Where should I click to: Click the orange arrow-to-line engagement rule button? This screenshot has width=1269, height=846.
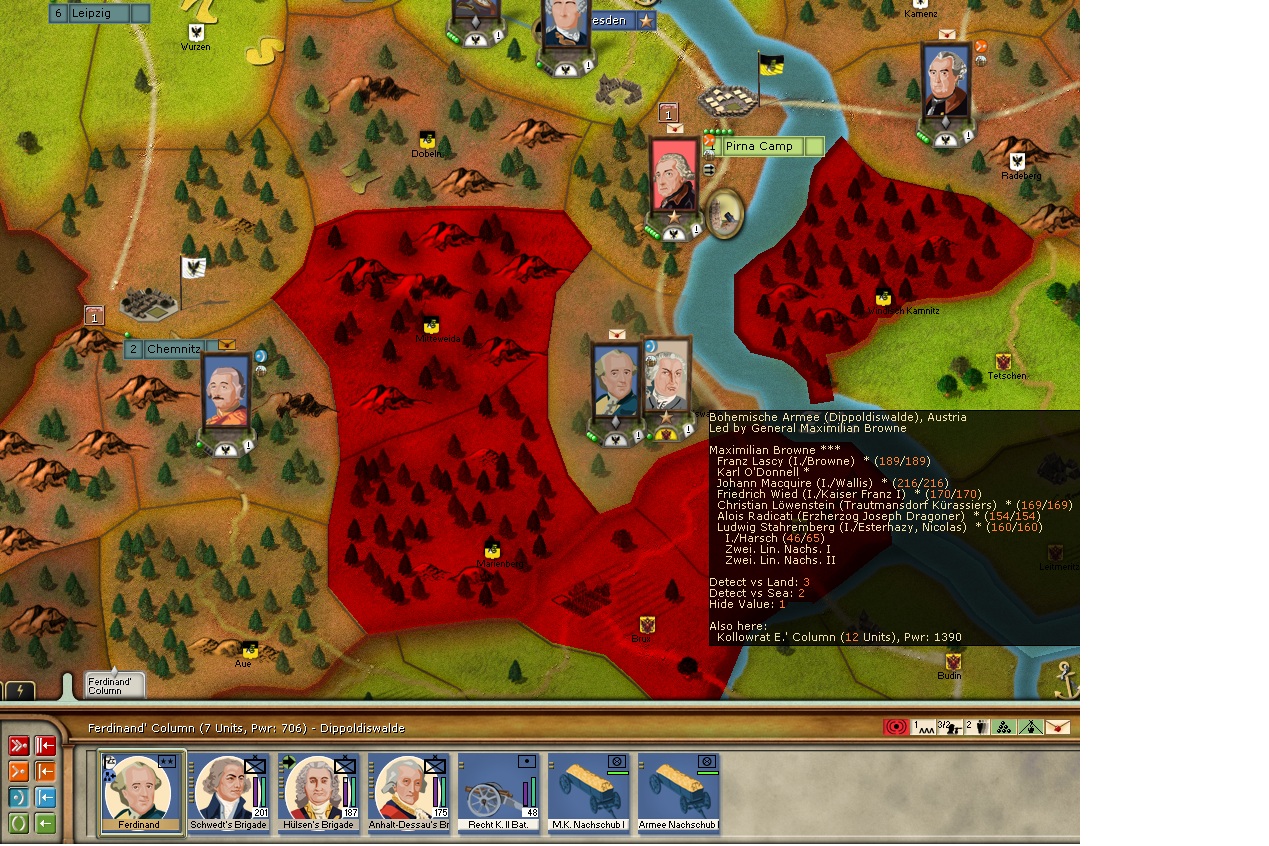46,772
